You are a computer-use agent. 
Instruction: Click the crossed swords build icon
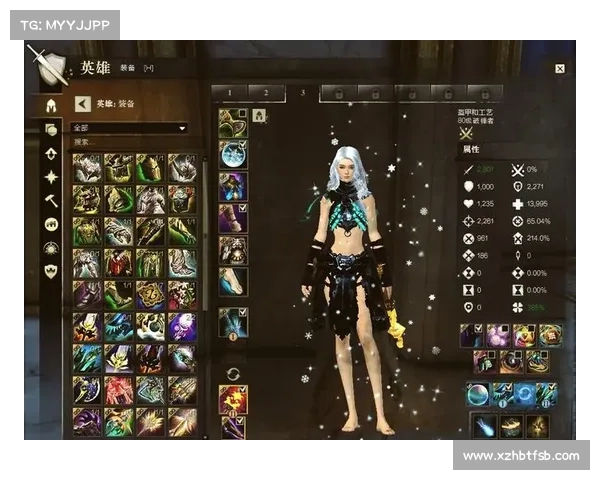pos(465,132)
